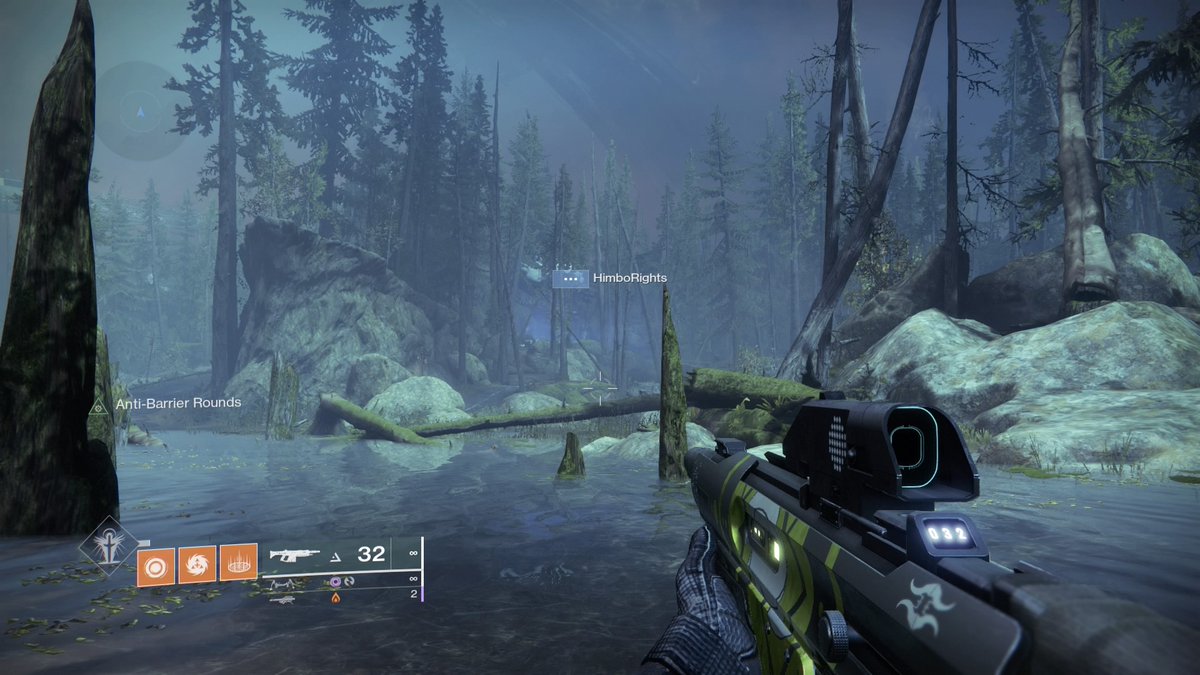Image resolution: width=1200 pixels, height=675 pixels.
Task: Use the rift class ability icon
Action: point(238,564)
